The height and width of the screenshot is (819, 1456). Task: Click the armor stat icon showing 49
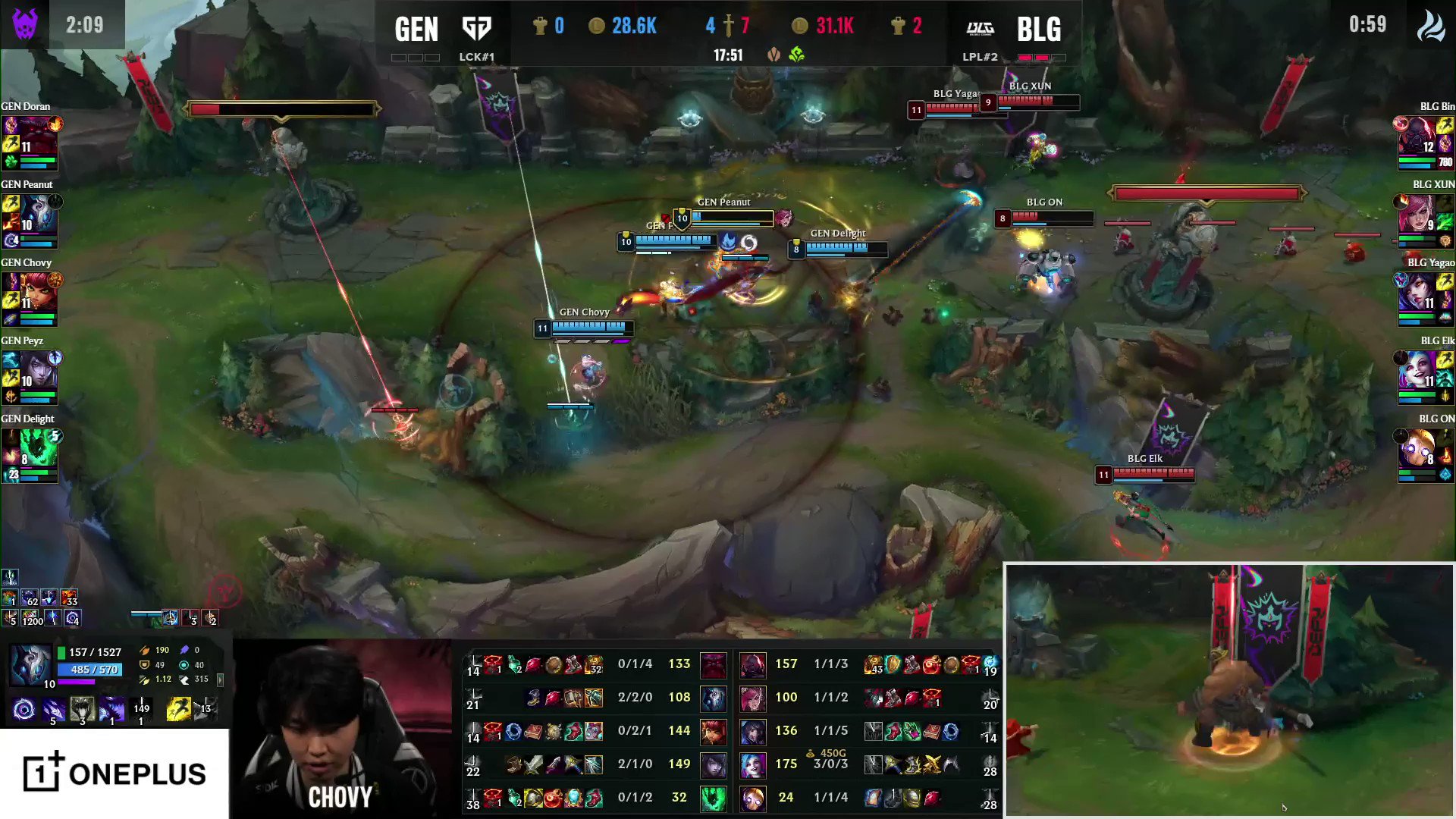[144, 665]
